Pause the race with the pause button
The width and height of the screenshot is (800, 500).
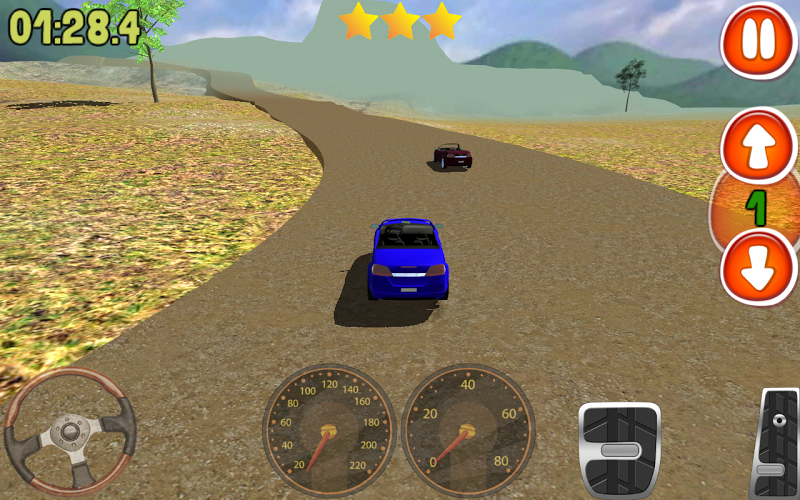coord(757,40)
